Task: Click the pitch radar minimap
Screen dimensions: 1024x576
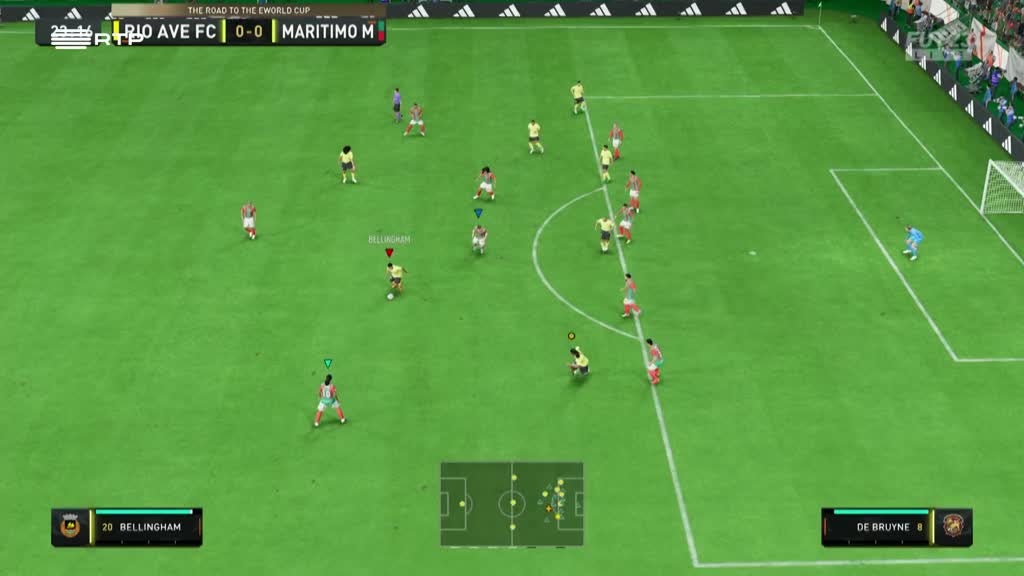Action: tap(511, 503)
